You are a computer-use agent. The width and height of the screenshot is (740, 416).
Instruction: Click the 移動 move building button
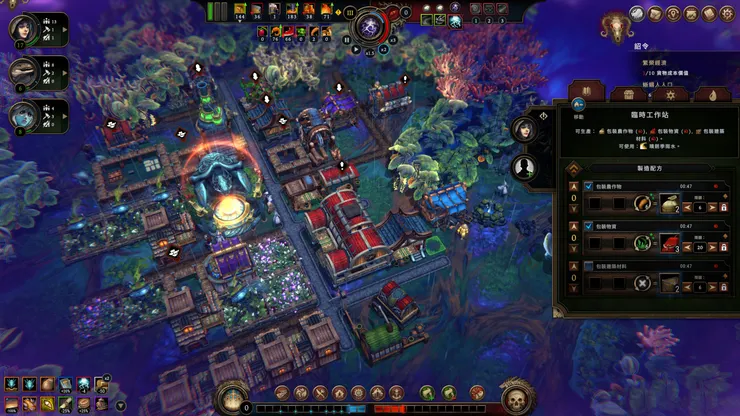pyautogui.click(x=578, y=104)
